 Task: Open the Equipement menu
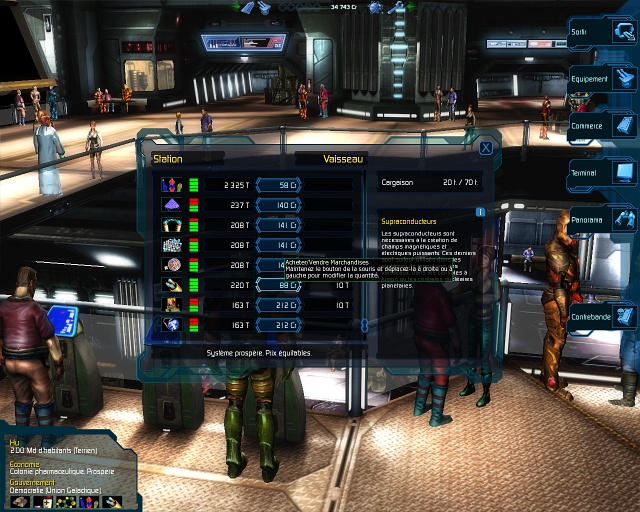pos(602,79)
